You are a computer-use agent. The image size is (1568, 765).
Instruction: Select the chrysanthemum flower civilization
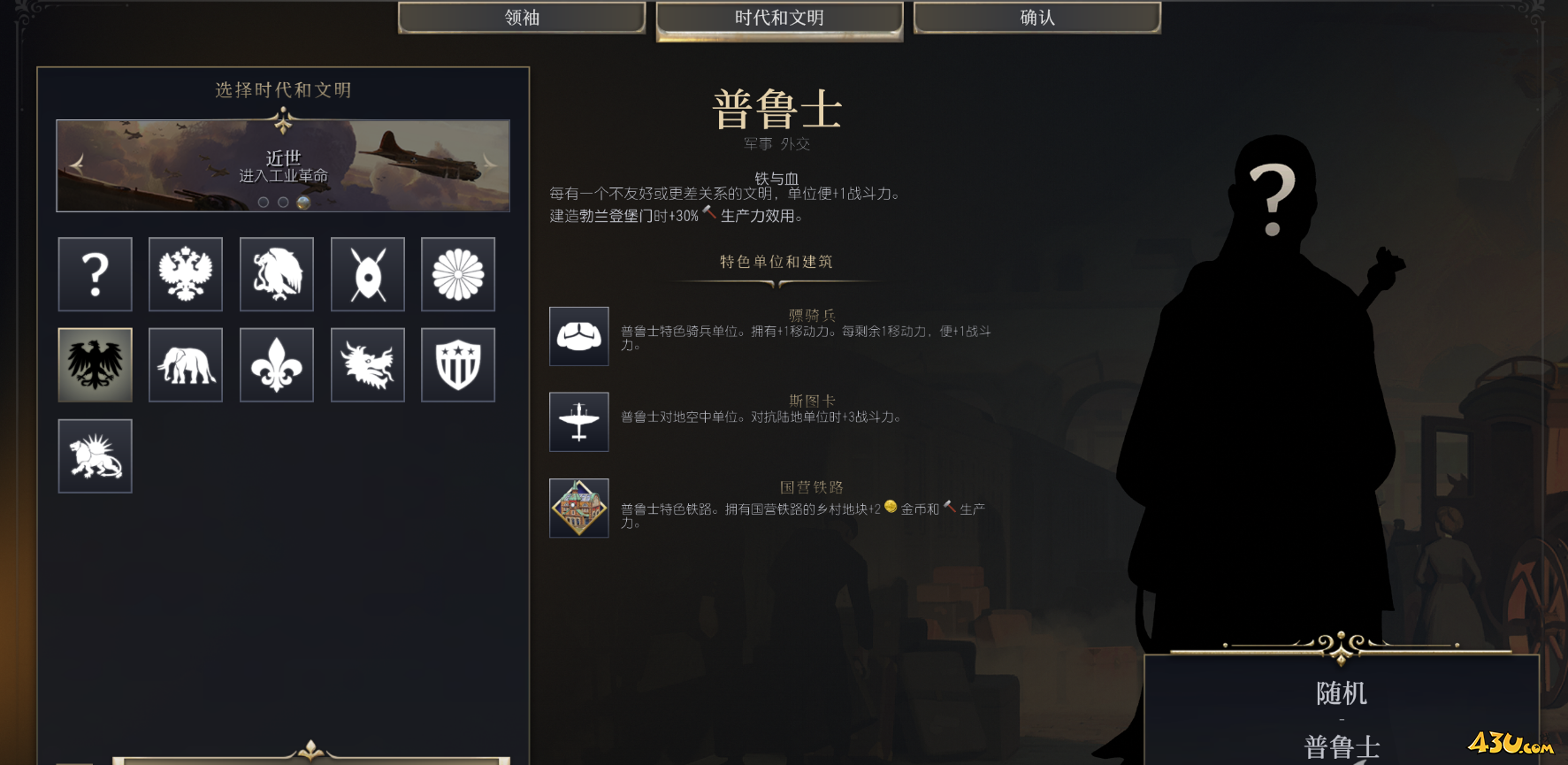point(458,274)
